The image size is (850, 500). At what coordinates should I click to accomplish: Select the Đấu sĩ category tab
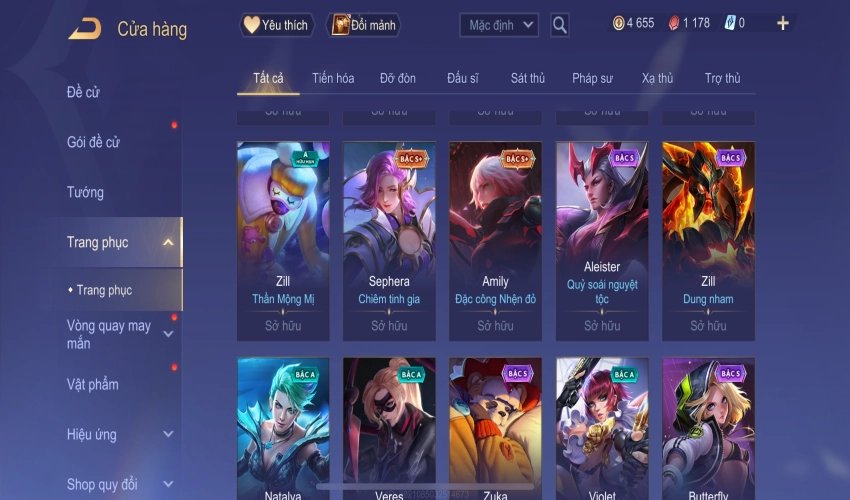464,78
